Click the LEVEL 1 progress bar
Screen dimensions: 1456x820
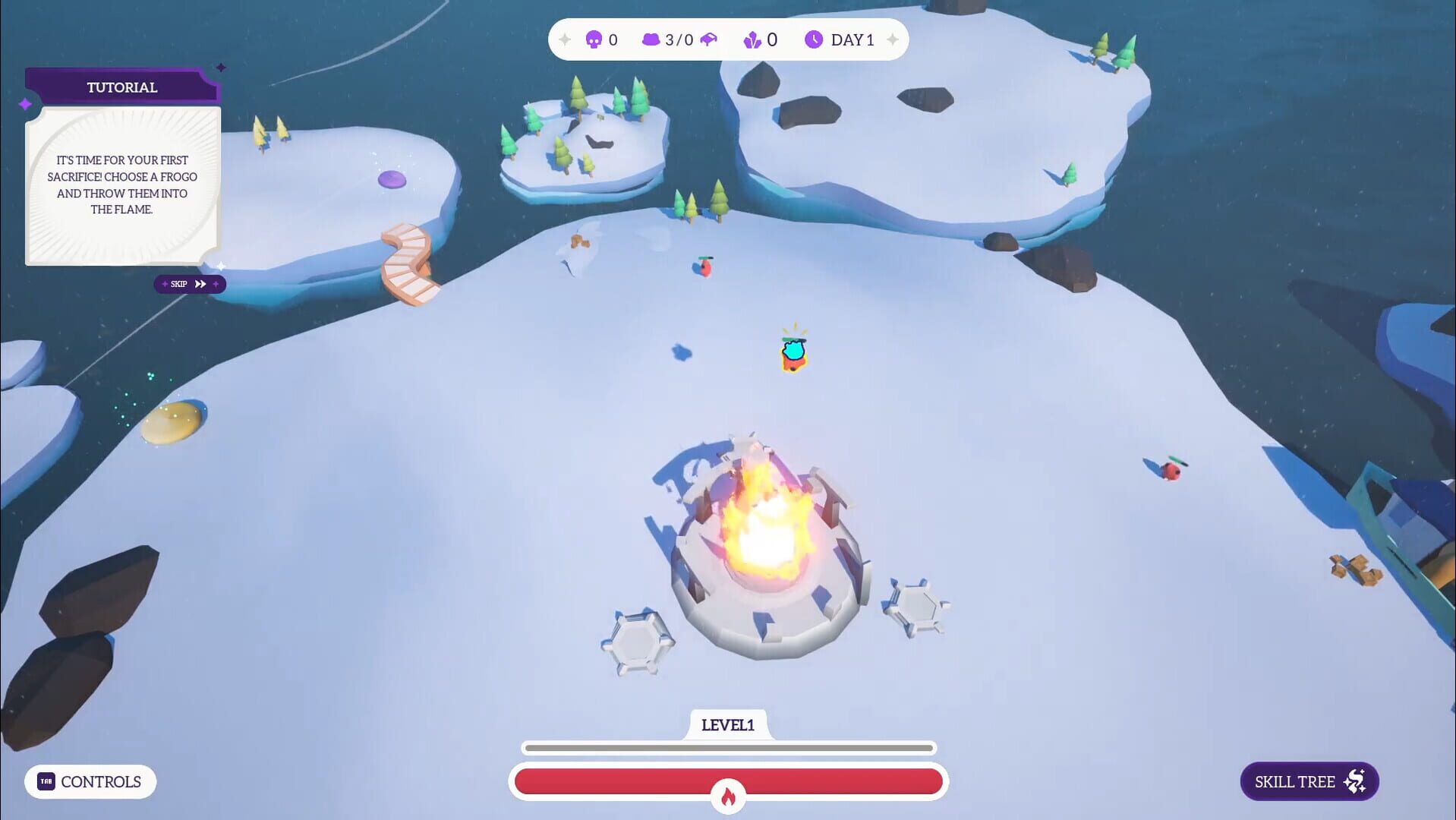point(729,747)
